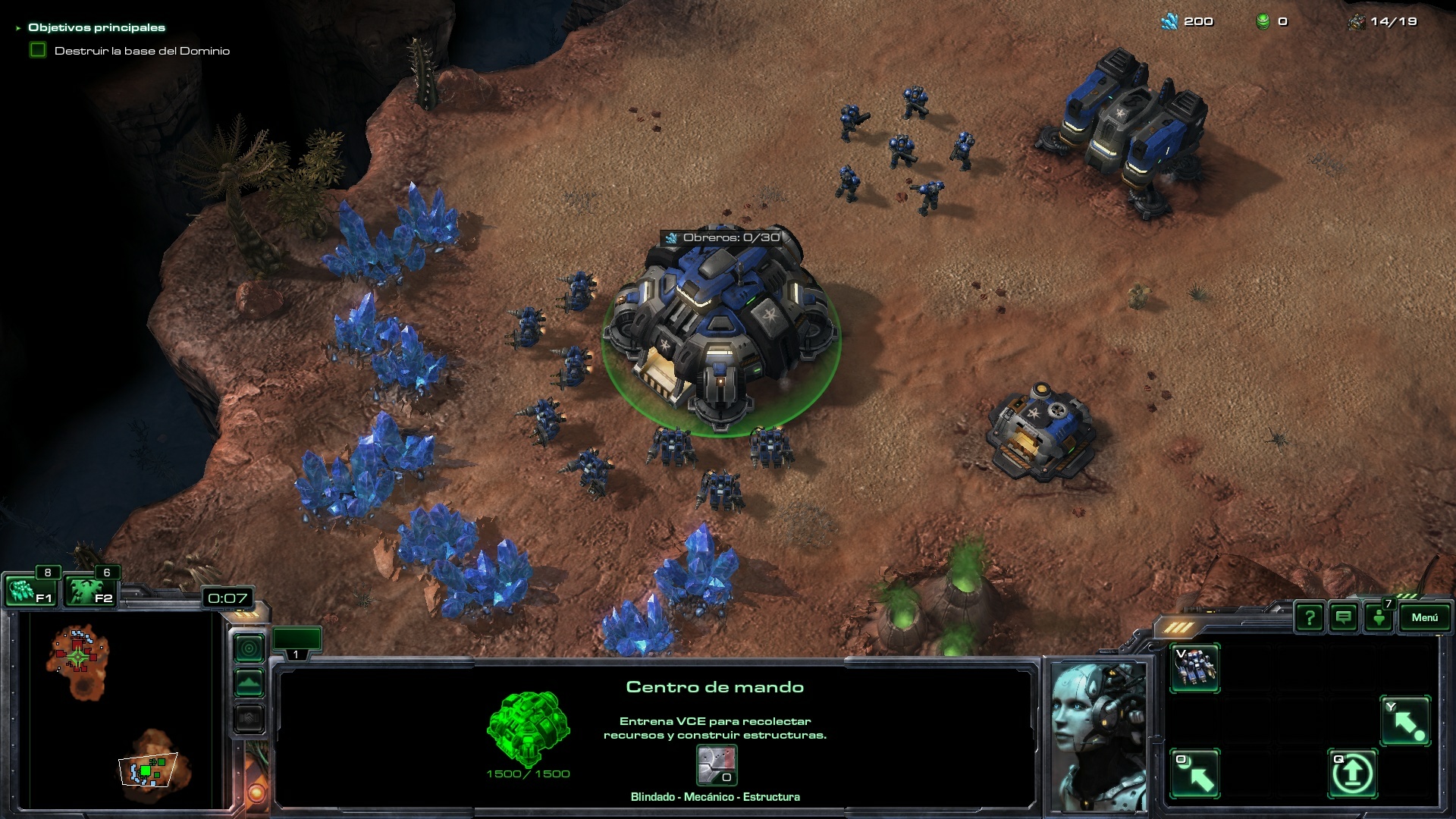Train a VCE worker unit
This screenshot has height=819, width=1456.
coord(1194,667)
